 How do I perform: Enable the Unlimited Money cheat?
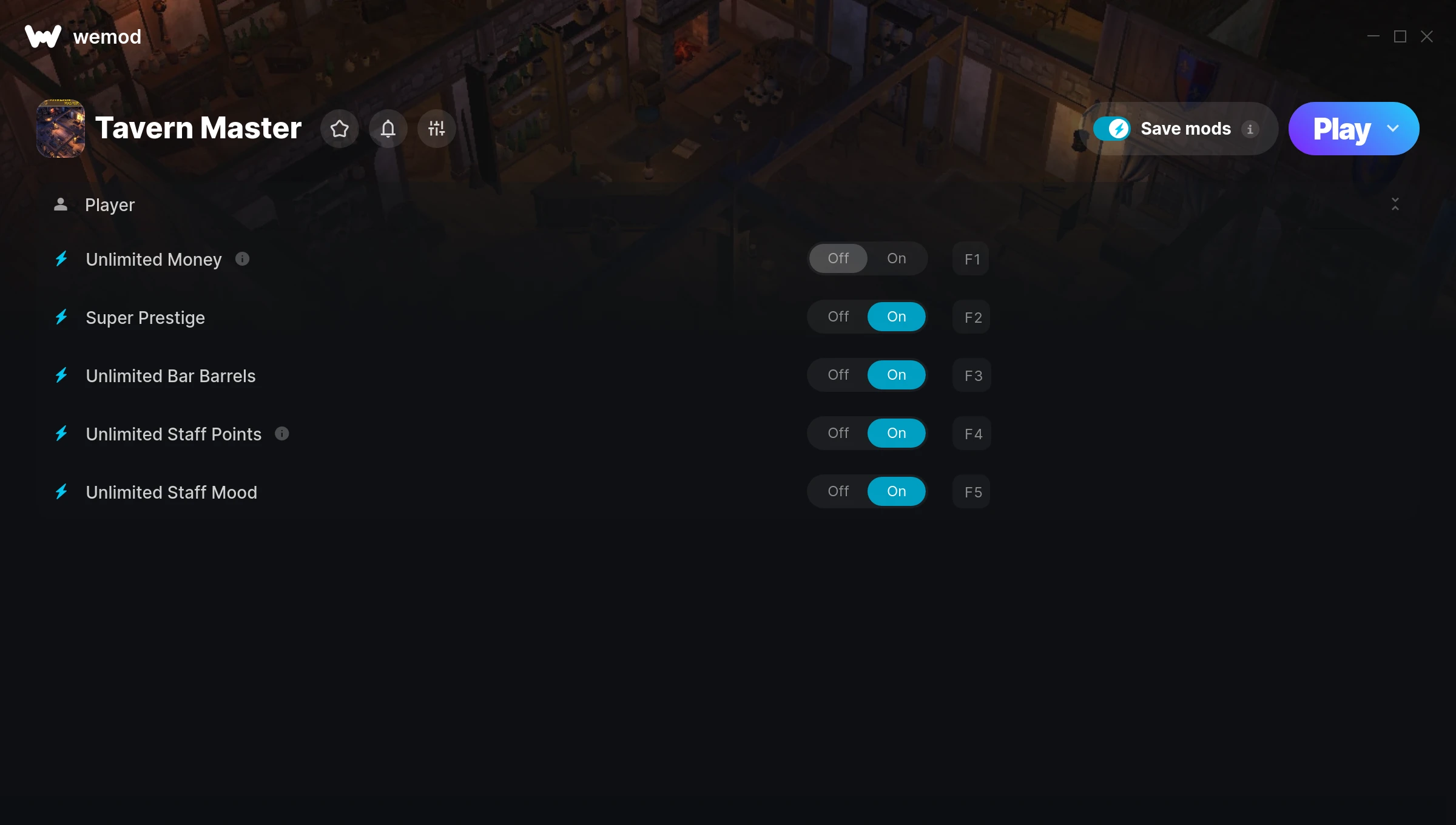[x=896, y=258]
